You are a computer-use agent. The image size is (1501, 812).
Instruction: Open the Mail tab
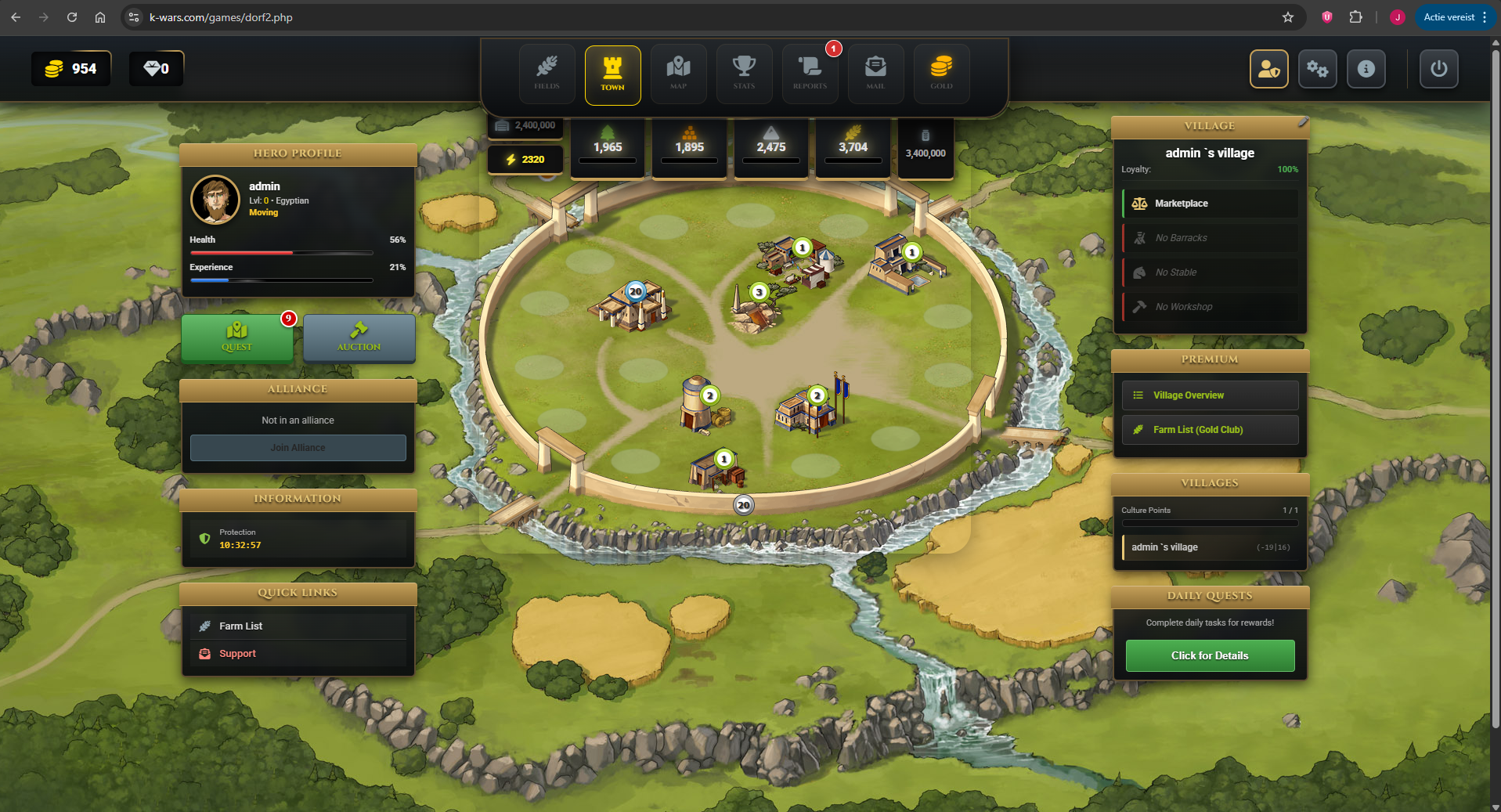point(875,74)
